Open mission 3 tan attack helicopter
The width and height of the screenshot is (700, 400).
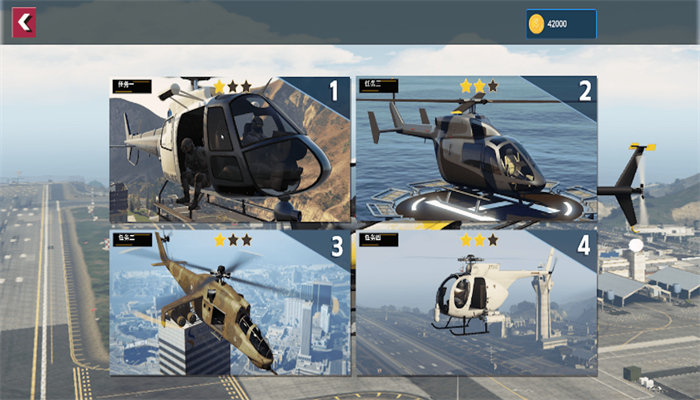pos(230,303)
